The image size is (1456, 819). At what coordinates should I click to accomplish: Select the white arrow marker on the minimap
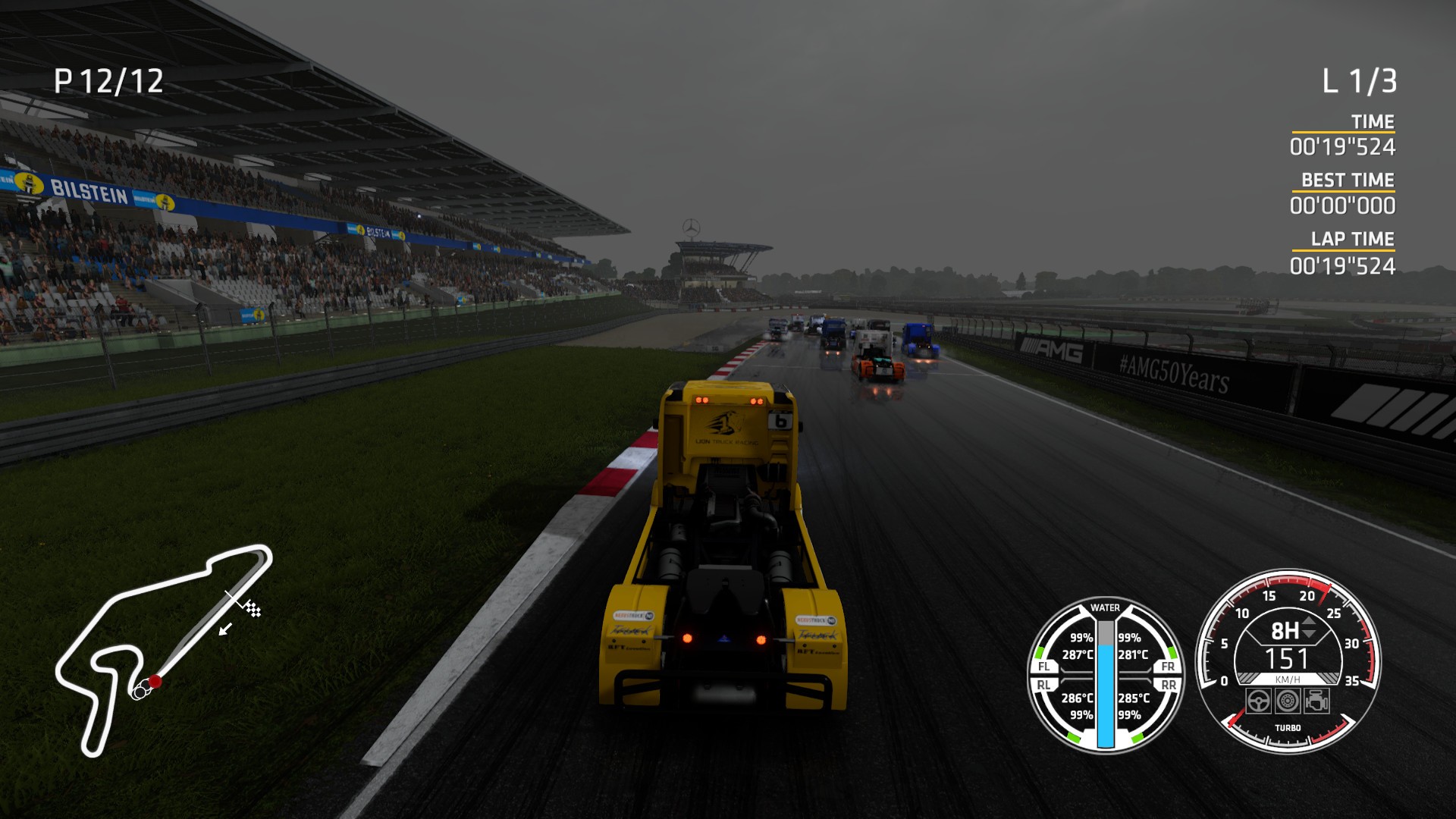pyautogui.click(x=225, y=629)
